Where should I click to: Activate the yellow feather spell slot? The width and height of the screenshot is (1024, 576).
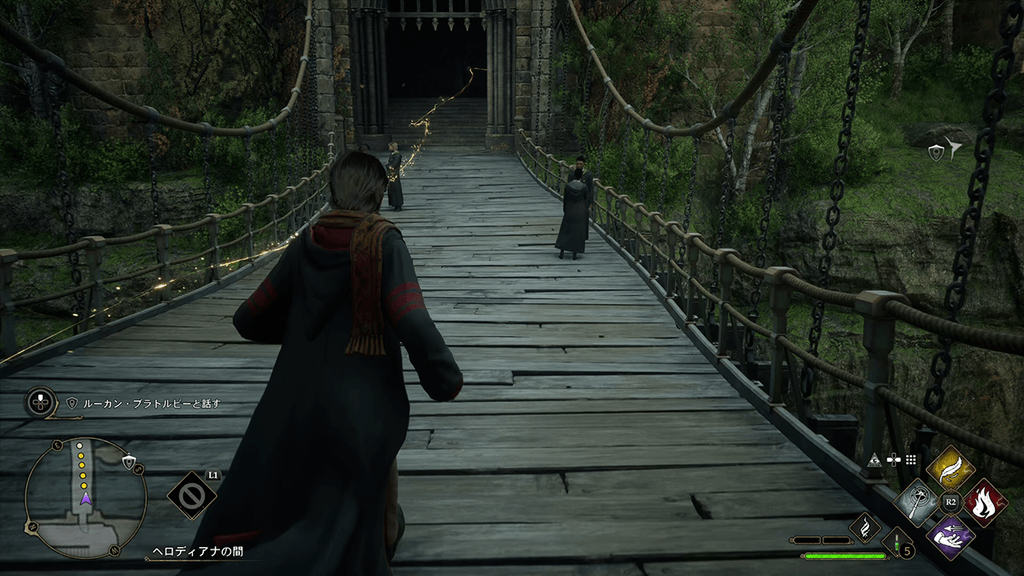coord(951,469)
